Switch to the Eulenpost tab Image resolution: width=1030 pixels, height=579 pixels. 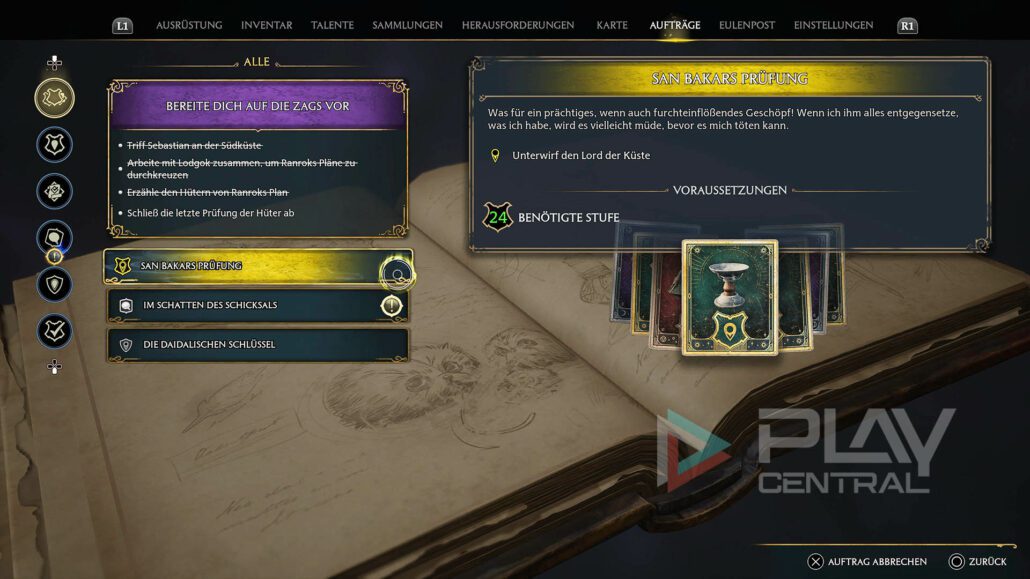[747, 25]
